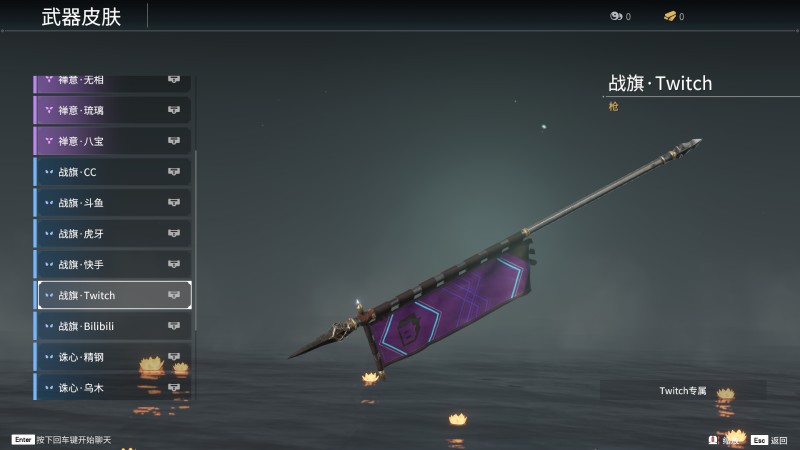Select the 禅意·八宝 weapon skin
The image size is (800, 450).
[112, 141]
